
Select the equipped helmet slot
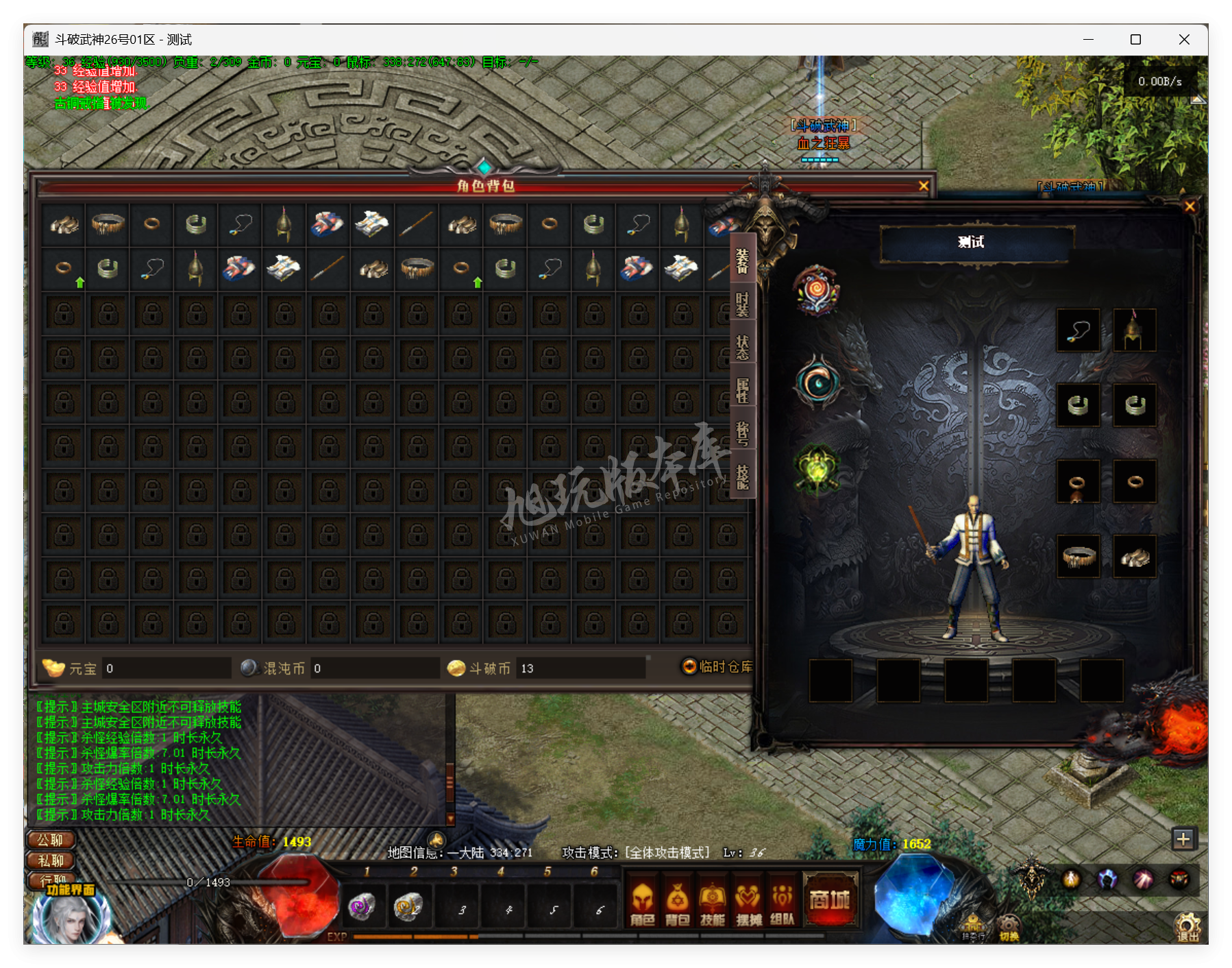(1134, 330)
